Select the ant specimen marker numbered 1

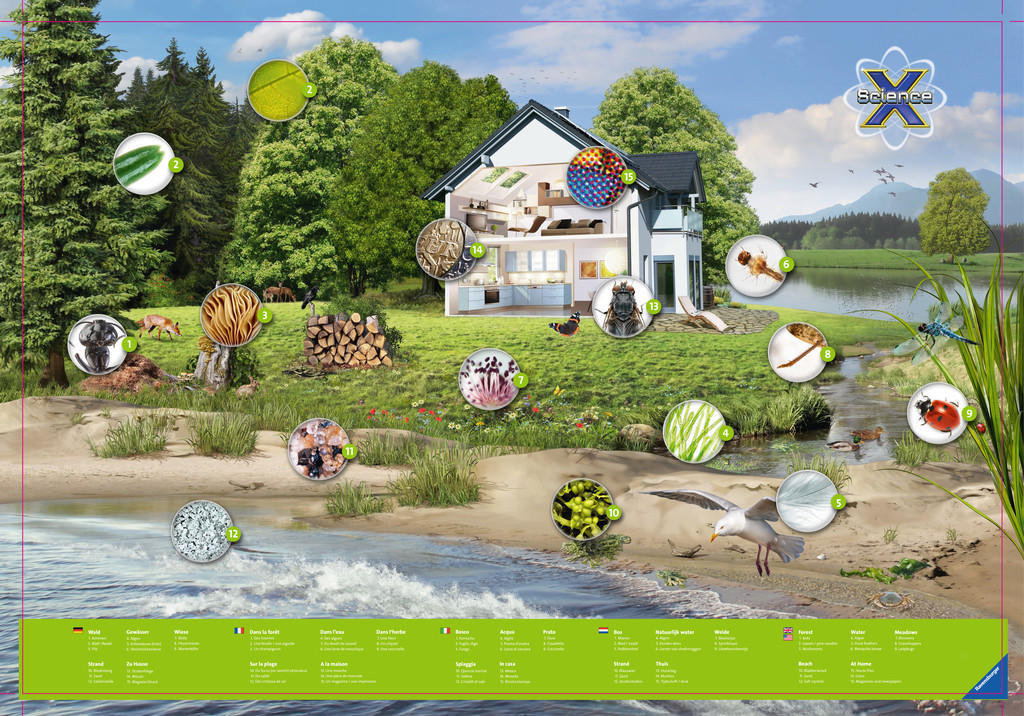(x=97, y=344)
